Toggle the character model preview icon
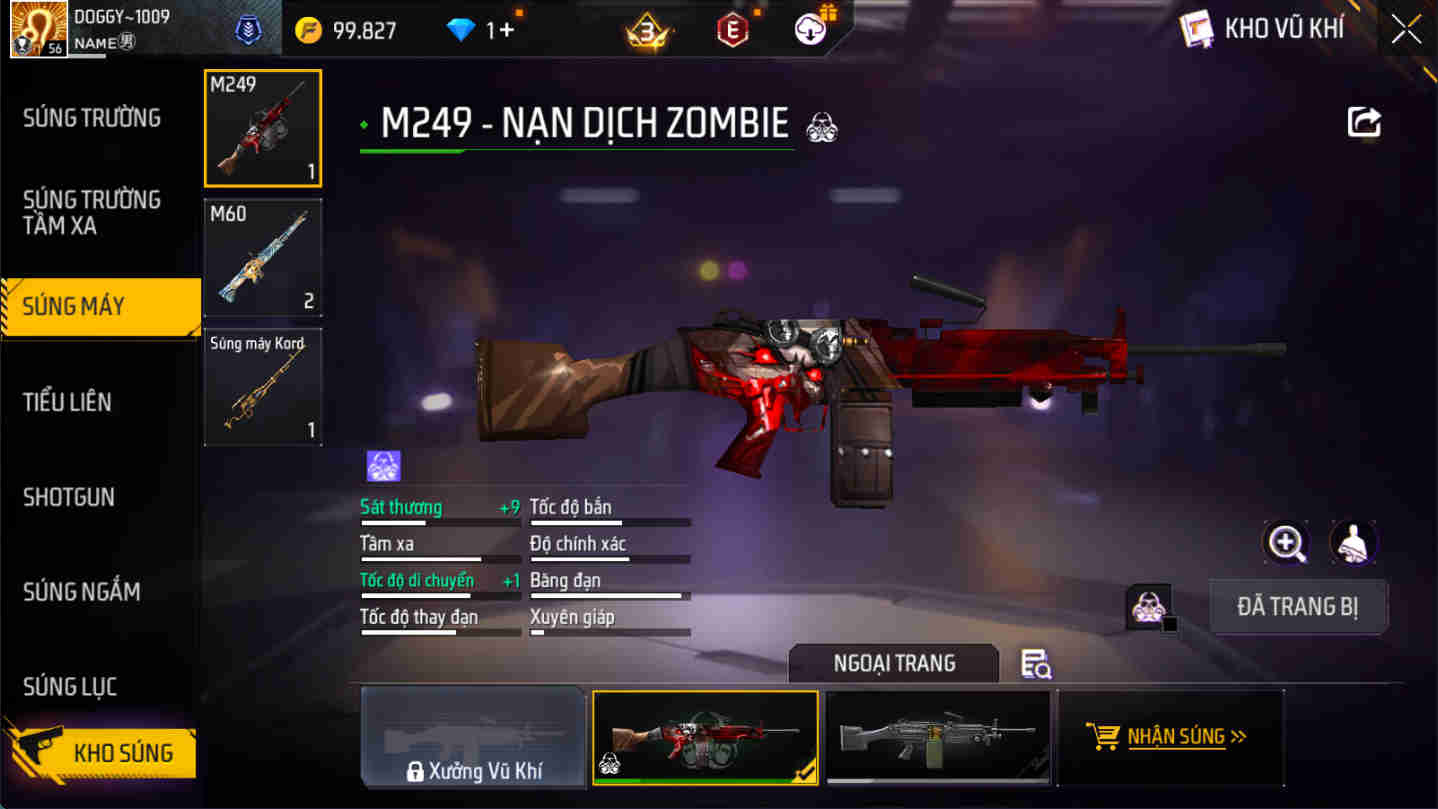Viewport: 1438px width, 809px height. [x=1353, y=543]
